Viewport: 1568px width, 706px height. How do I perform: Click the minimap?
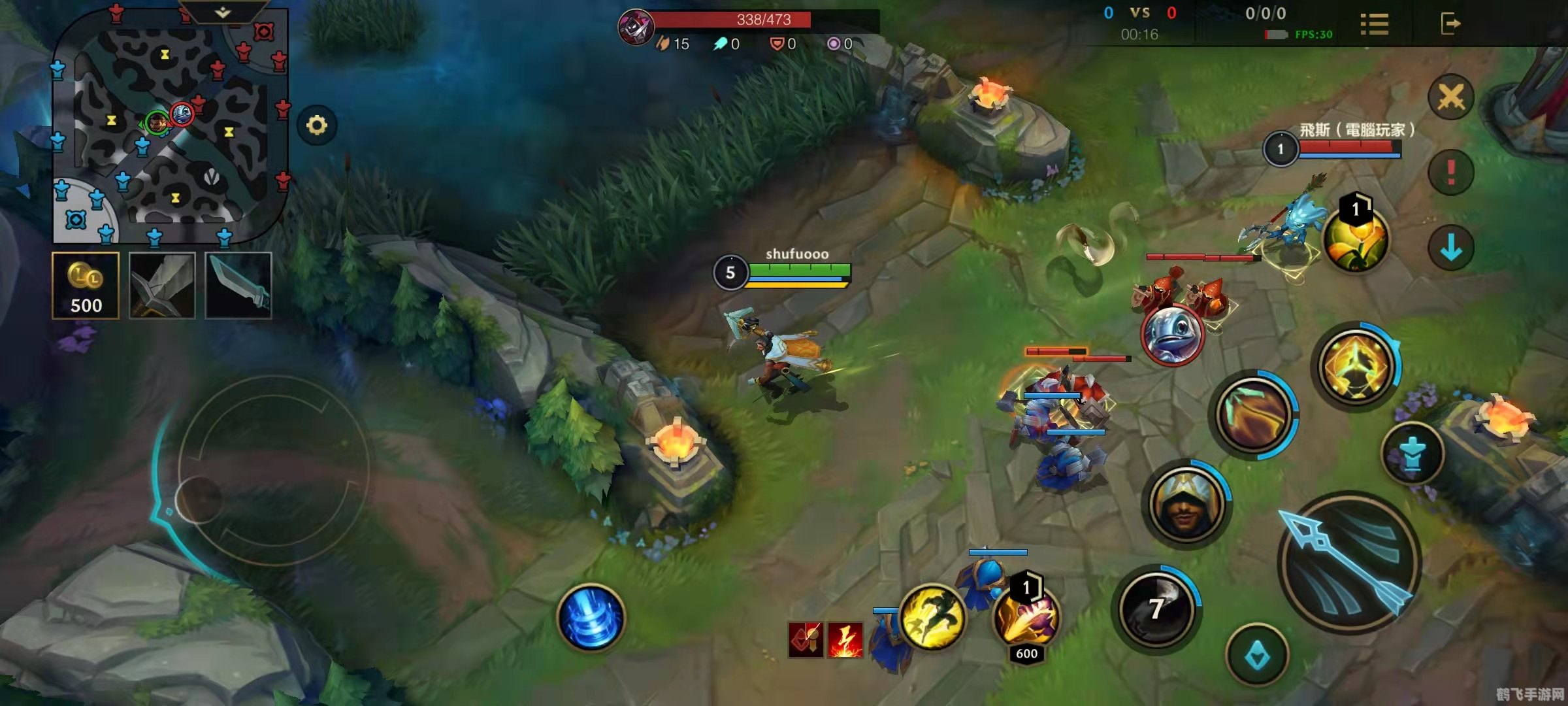170,127
